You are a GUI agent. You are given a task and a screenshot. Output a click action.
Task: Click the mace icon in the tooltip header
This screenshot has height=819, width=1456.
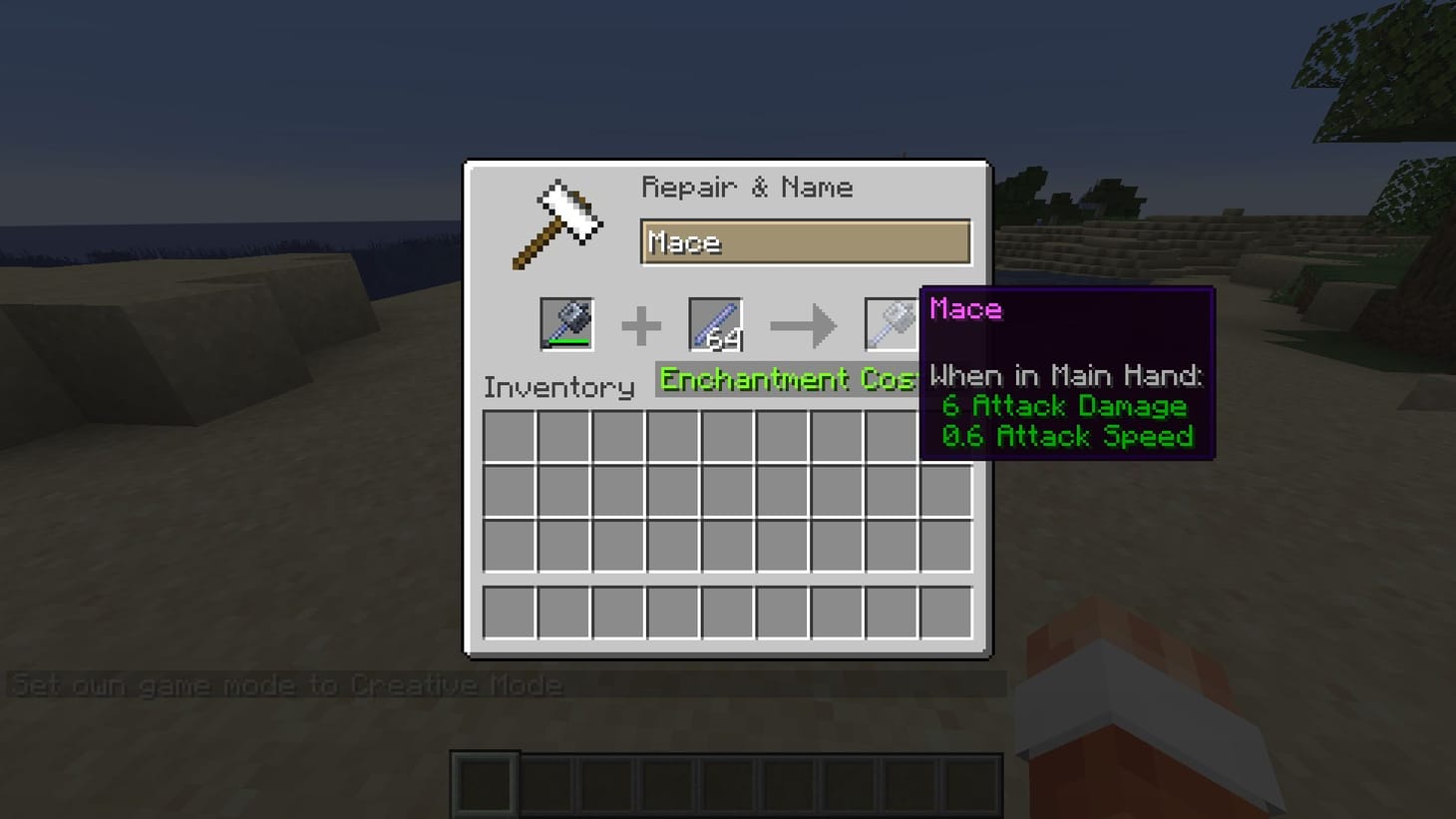tap(963, 309)
